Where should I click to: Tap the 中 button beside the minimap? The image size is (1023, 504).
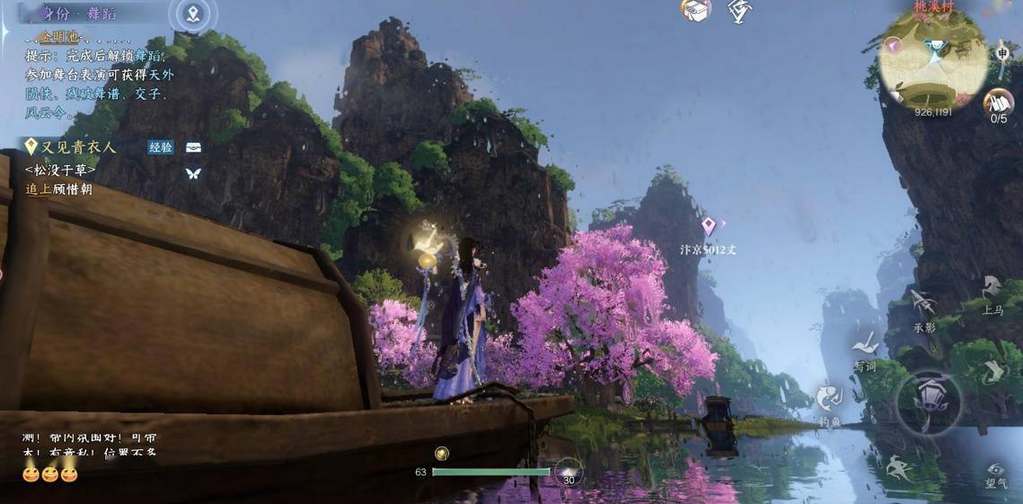(1001, 53)
